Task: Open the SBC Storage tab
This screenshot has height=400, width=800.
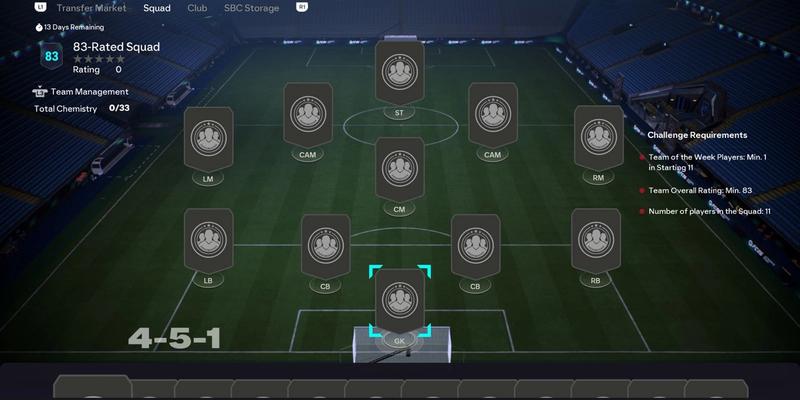Action: 250,7
